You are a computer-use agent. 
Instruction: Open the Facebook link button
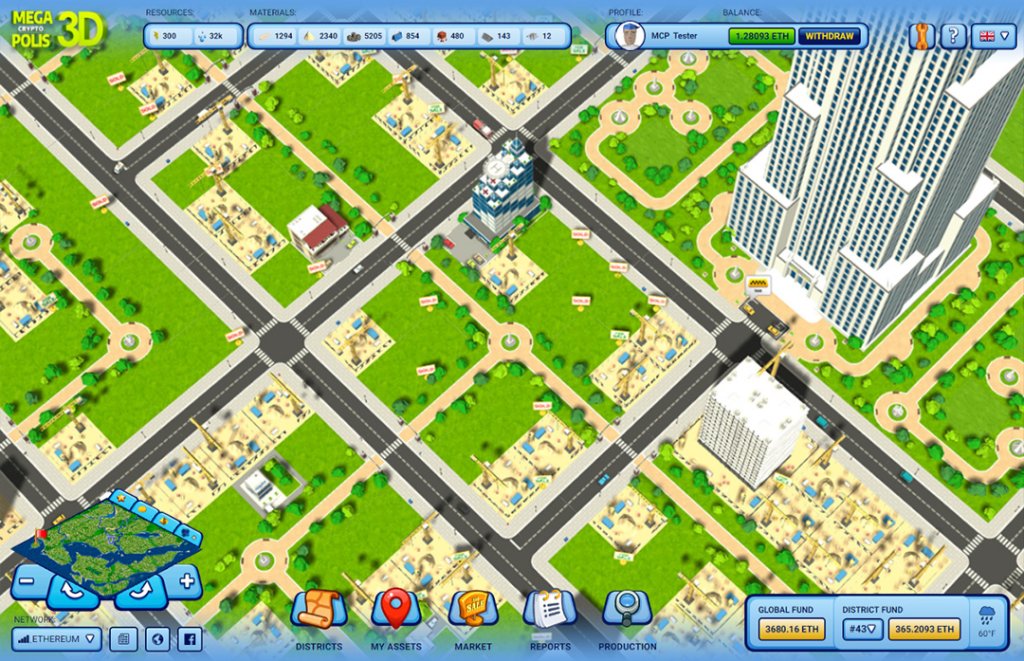coord(189,638)
